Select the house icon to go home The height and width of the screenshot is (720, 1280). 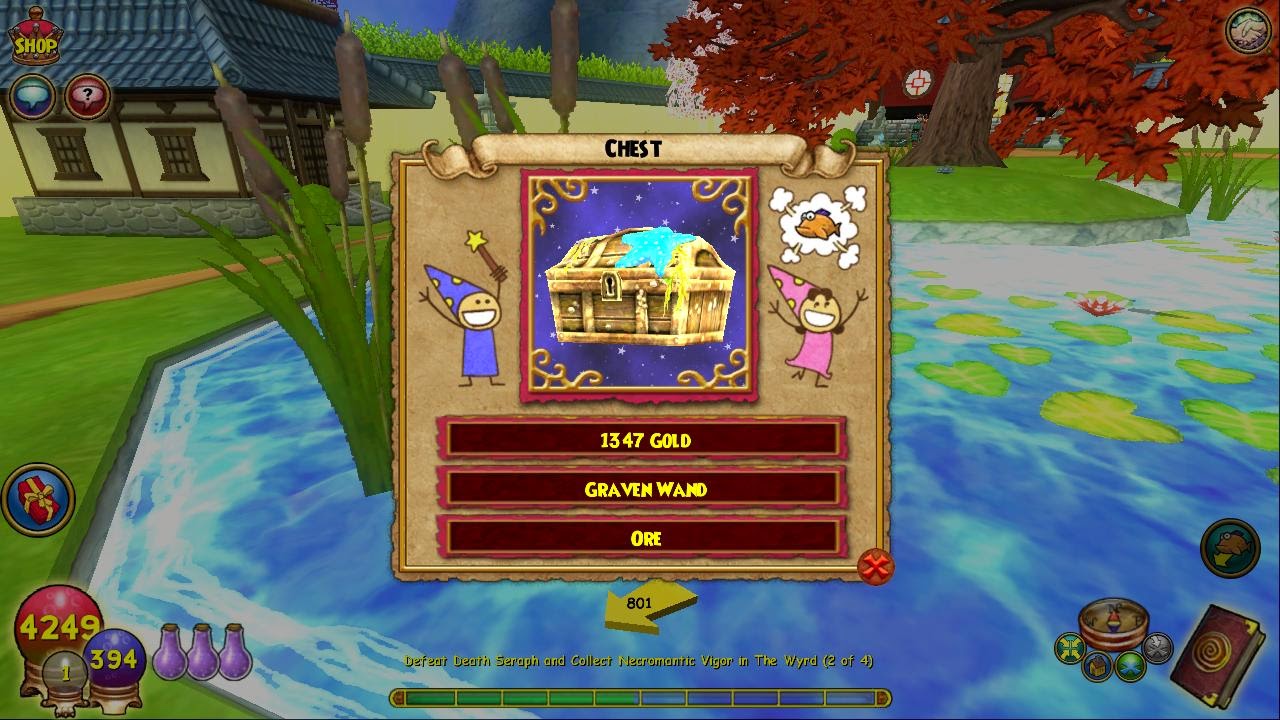(1097, 665)
